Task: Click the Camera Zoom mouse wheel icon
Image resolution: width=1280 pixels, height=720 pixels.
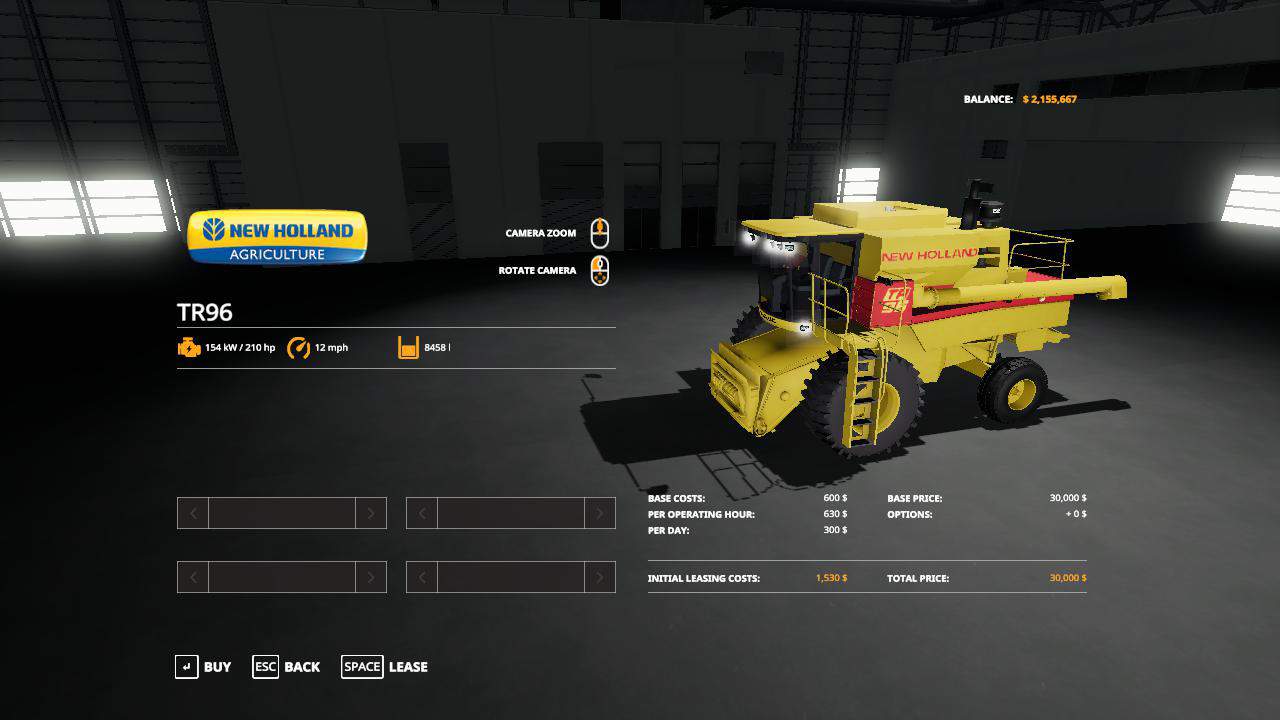Action: tap(600, 231)
